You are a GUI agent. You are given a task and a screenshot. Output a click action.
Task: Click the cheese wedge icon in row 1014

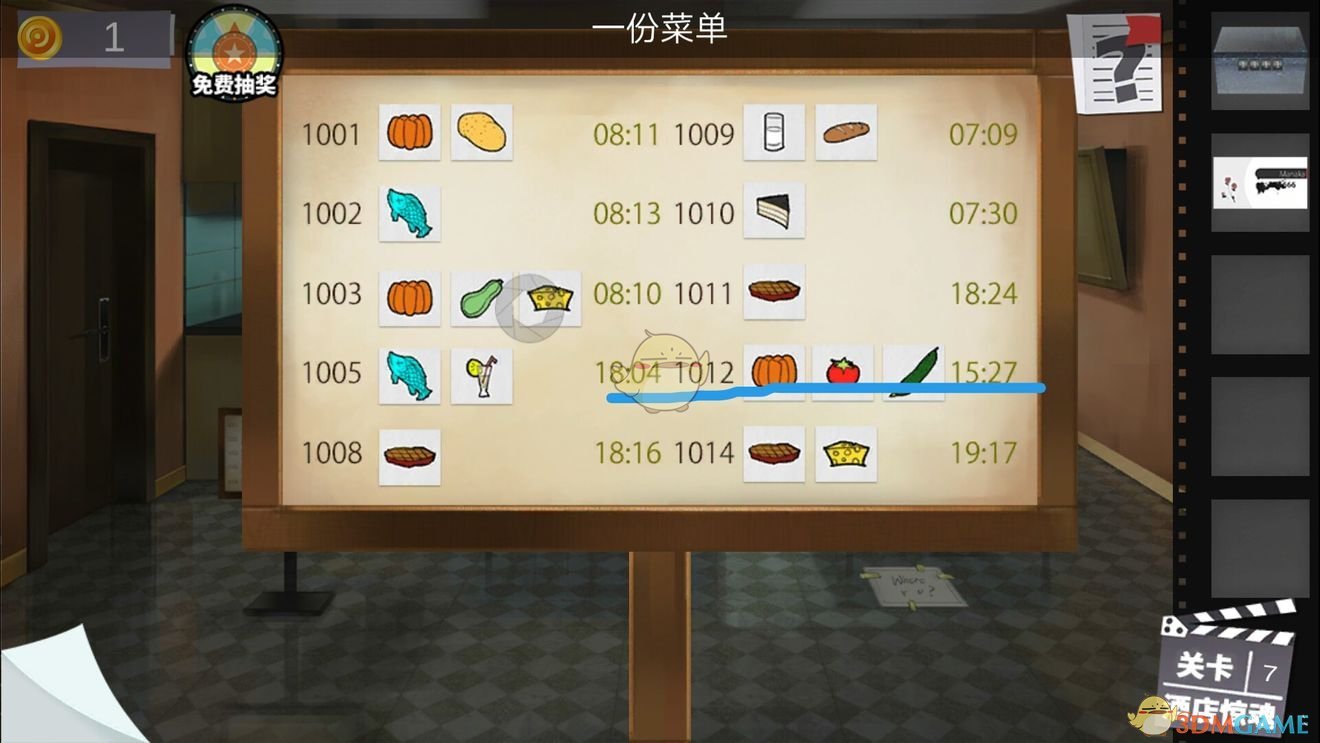tap(846, 453)
